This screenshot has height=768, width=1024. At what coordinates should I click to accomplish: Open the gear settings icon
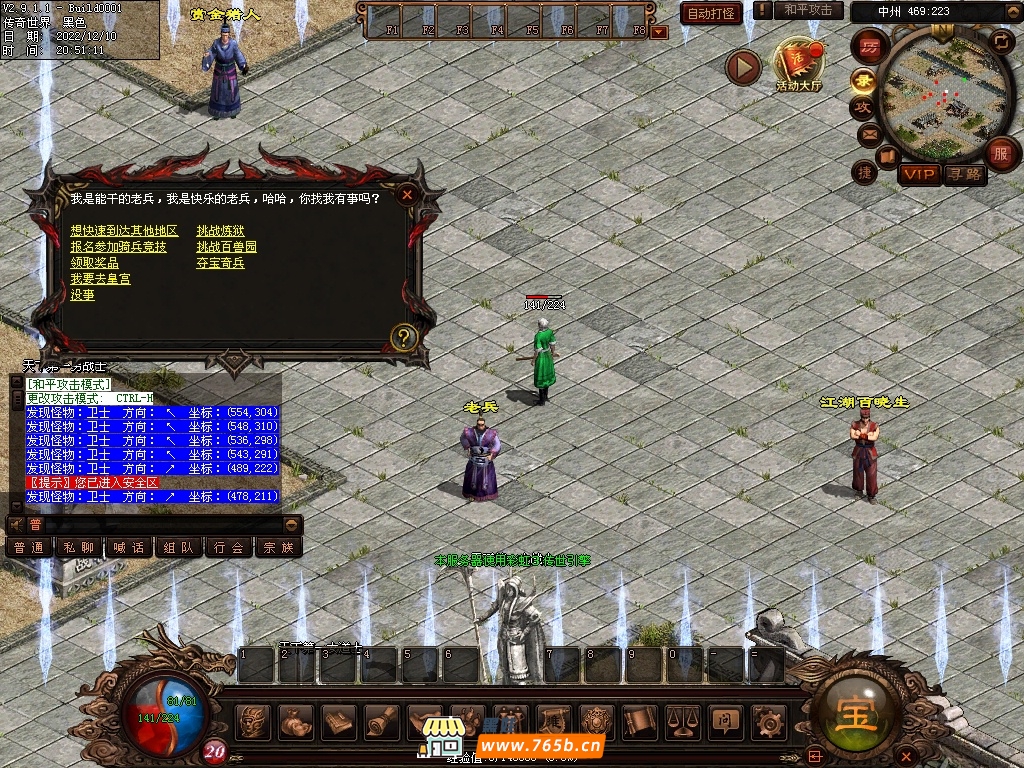tap(769, 720)
